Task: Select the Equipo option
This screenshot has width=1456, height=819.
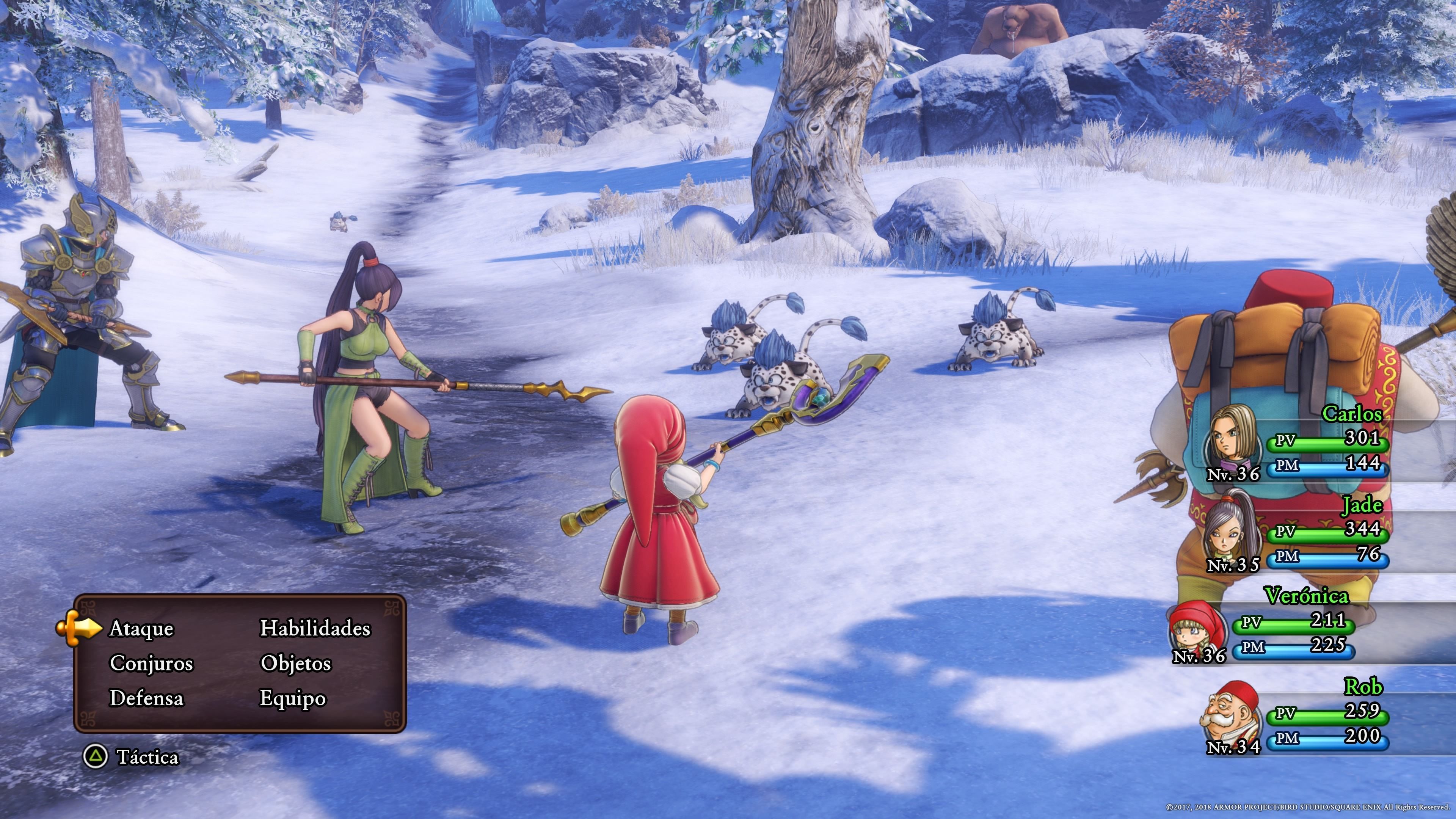Action: (292, 698)
